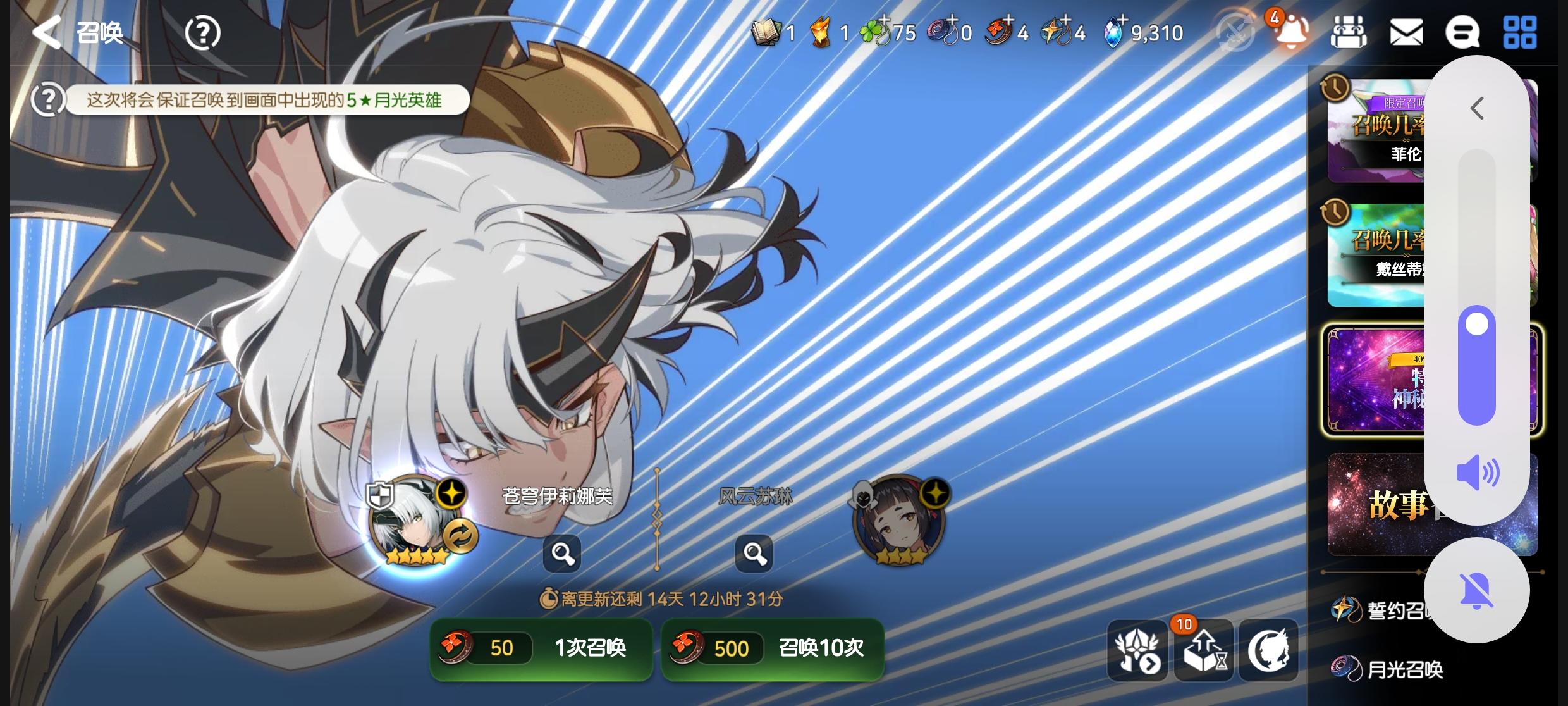The width and height of the screenshot is (1568, 706).
Task: Tap the summon skip crest icon
Action: (1137, 650)
